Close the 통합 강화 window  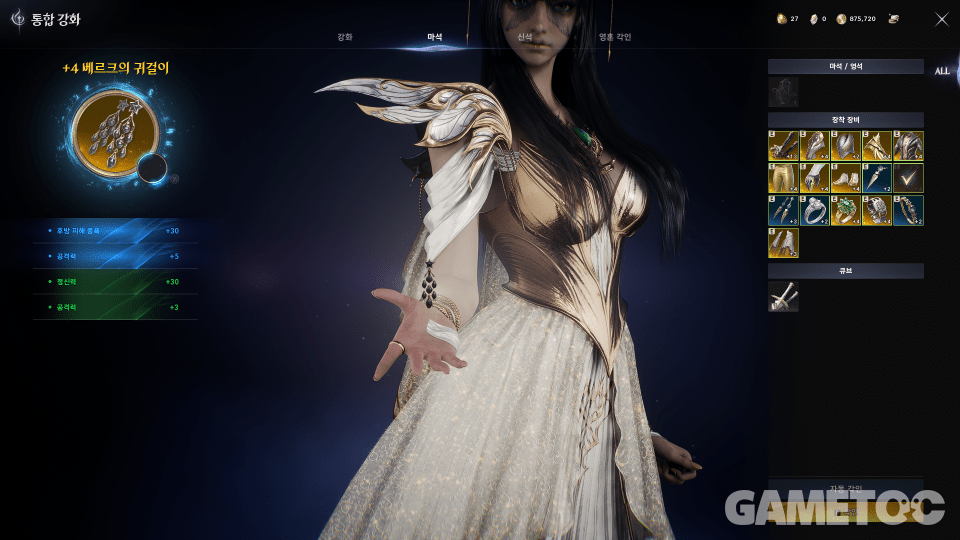(941, 19)
